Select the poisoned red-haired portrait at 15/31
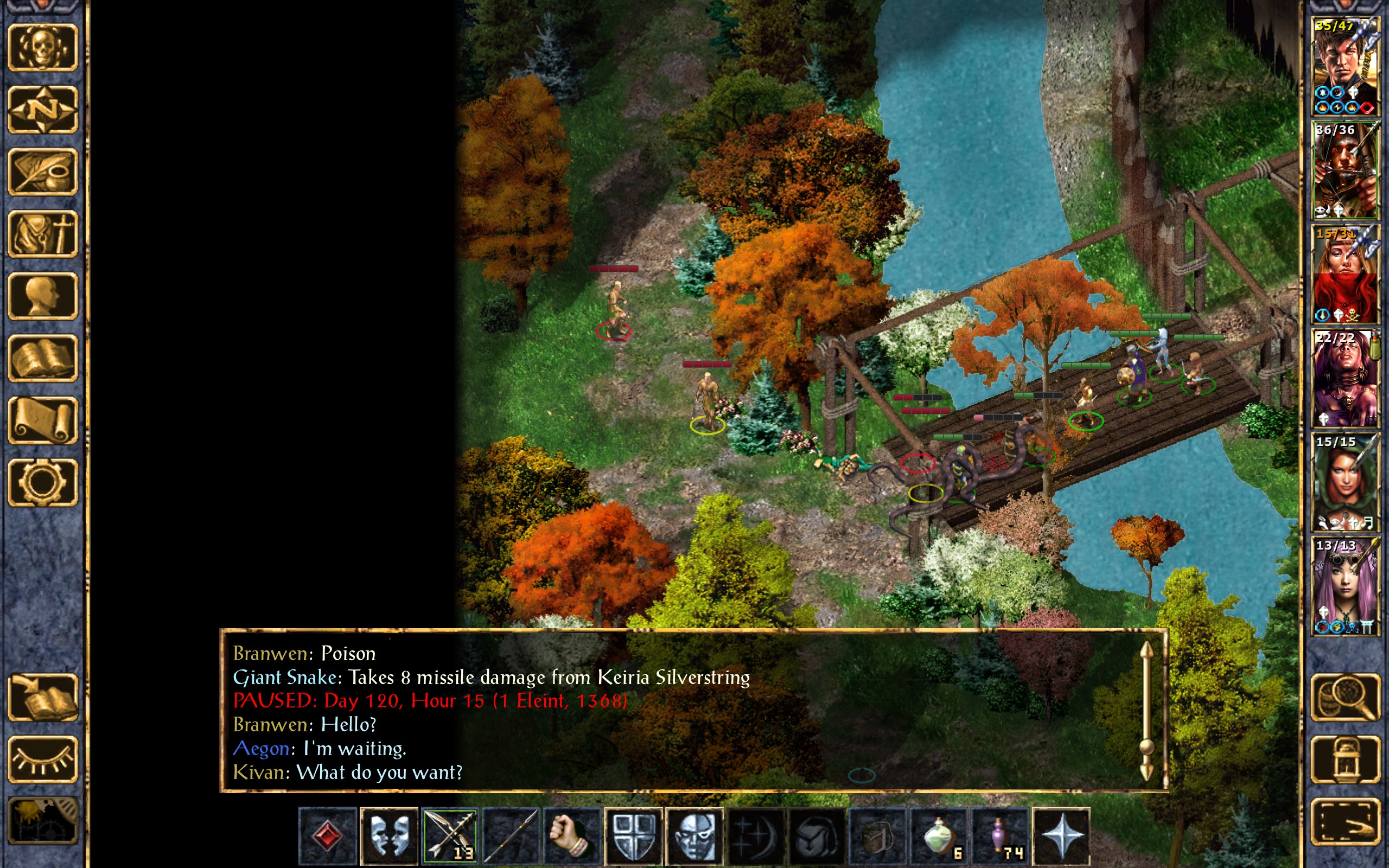The width and height of the screenshot is (1389, 868). click(1345, 275)
